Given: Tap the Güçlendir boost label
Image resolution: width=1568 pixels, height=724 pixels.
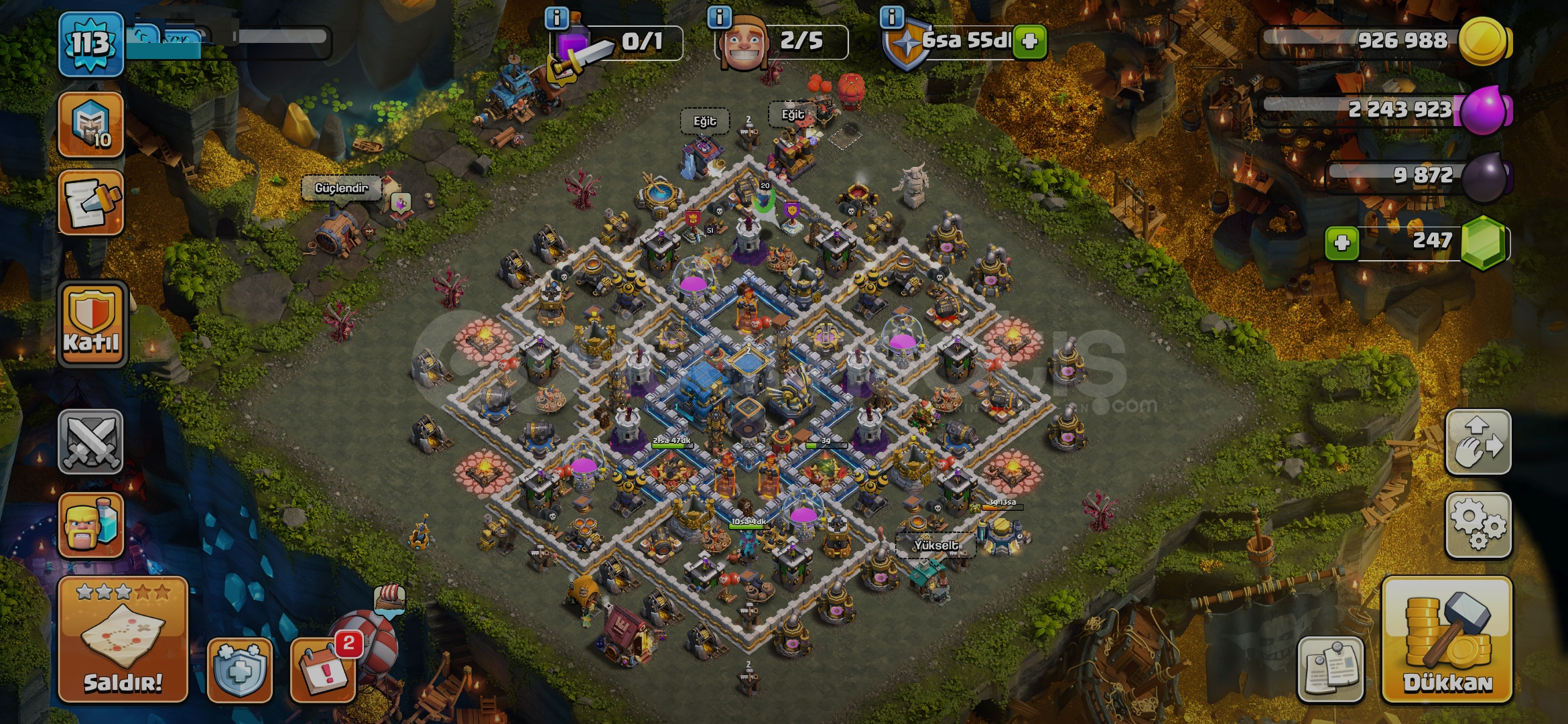Looking at the screenshot, I should (342, 188).
